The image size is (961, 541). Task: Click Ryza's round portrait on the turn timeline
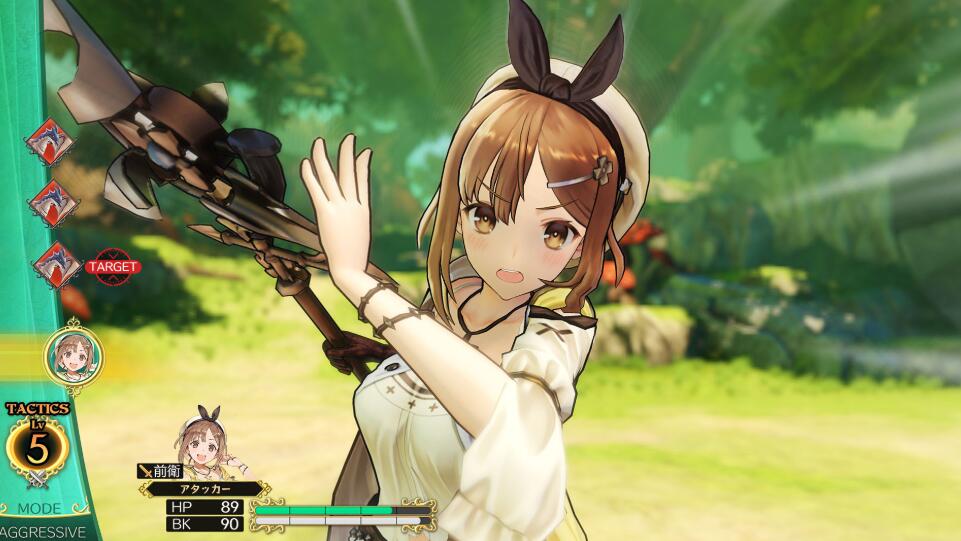(71, 354)
